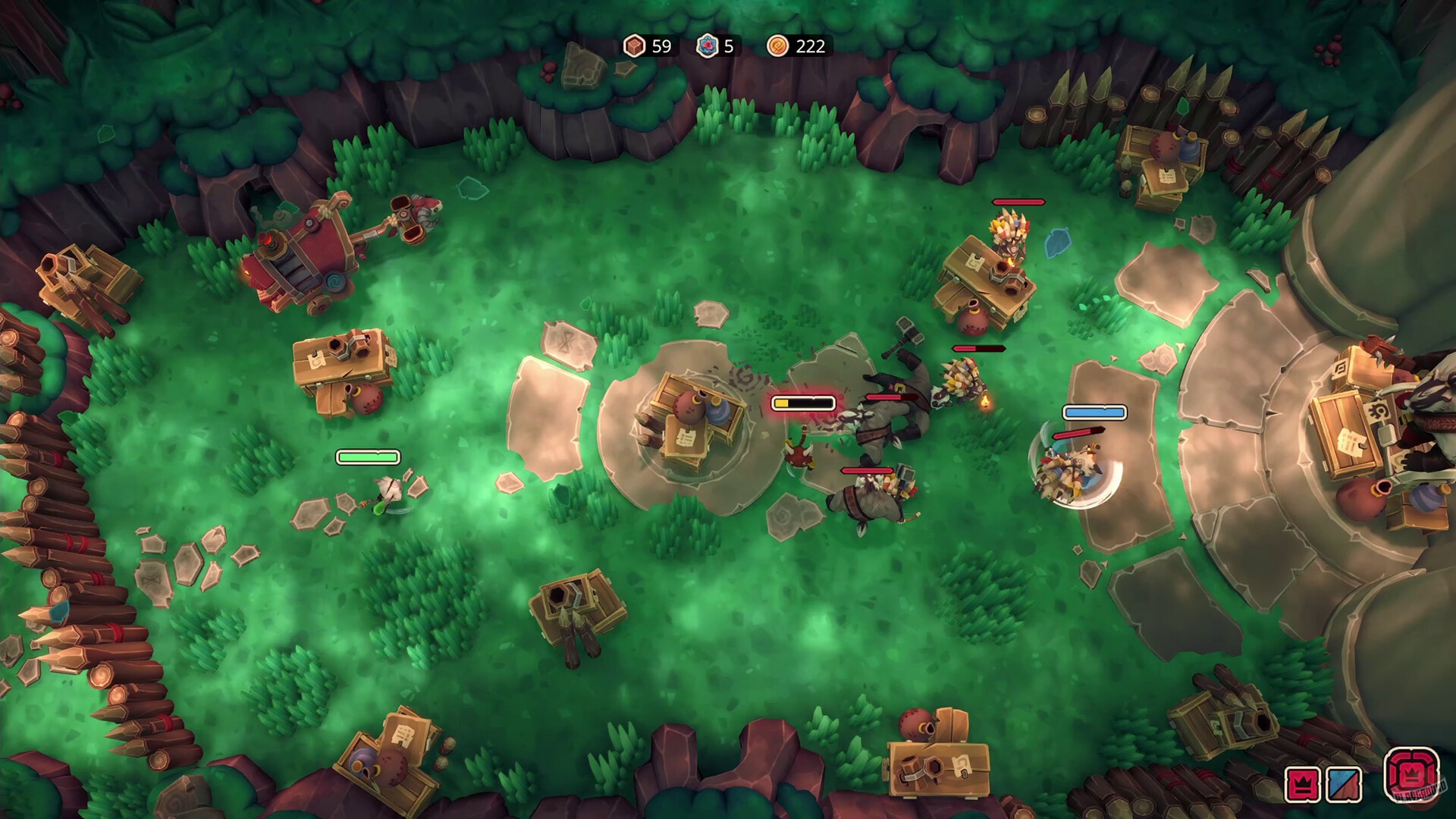Click the wood block resource counter icon
This screenshot has width=1456, height=819.
coord(635,47)
